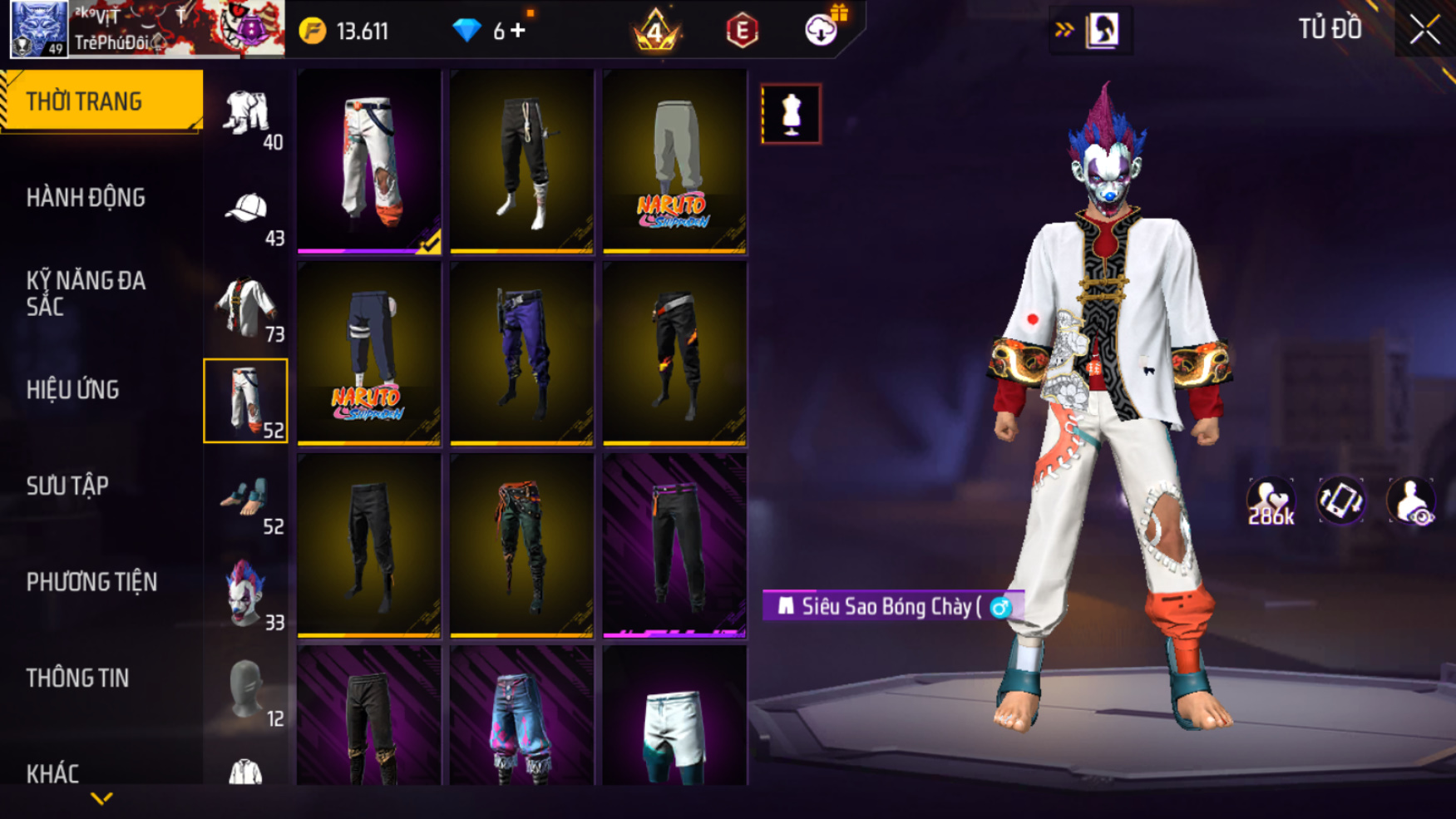The image size is (1456, 819).
Task: Select the grey Naruto Shippuden pants
Action: pyautogui.click(x=674, y=161)
